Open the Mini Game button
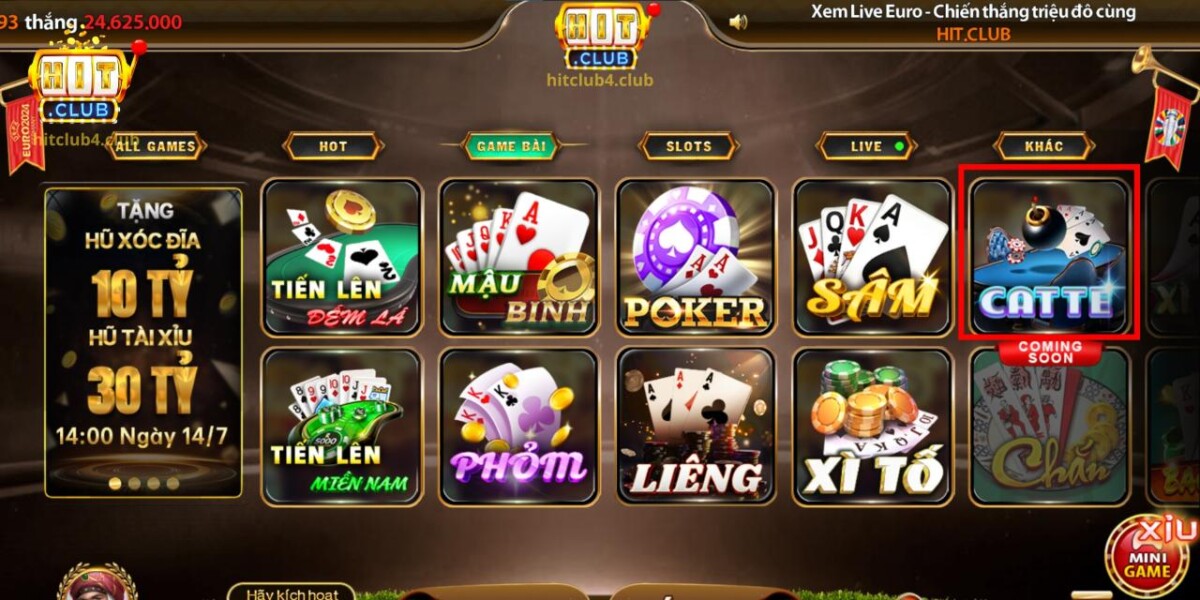Viewport: 1200px width, 600px height. pyautogui.click(x=1146, y=560)
